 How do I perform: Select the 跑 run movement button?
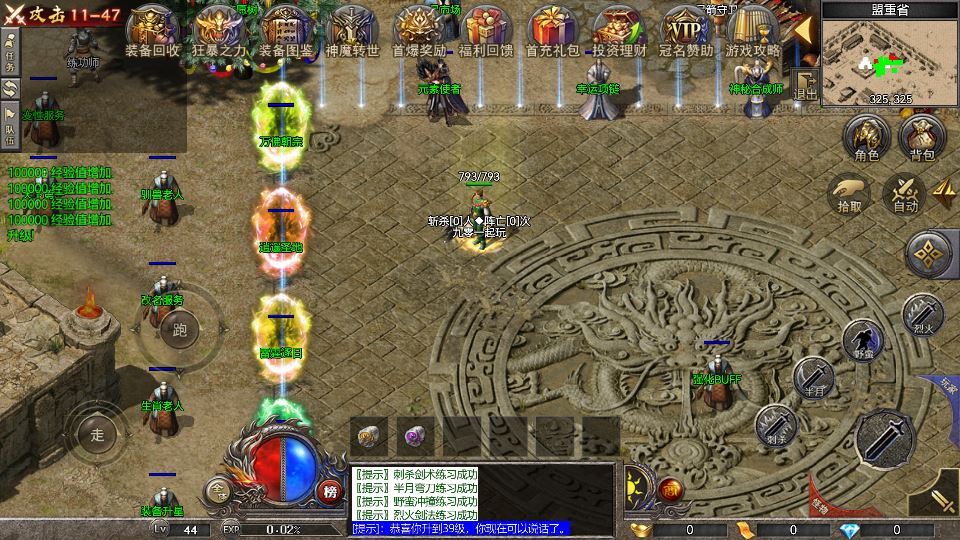(x=180, y=329)
